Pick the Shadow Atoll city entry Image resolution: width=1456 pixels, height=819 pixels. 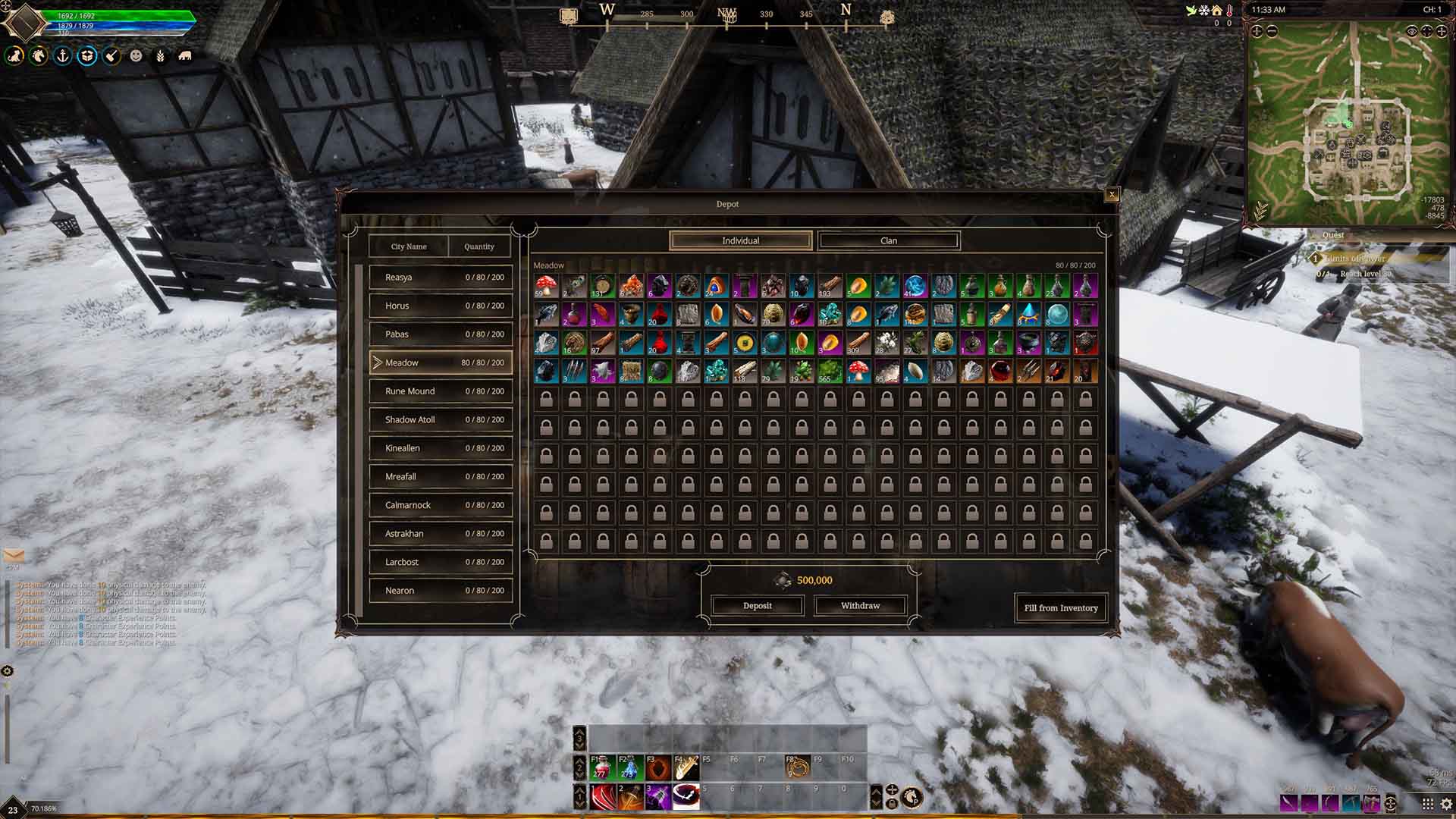click(x=441, y=419)
